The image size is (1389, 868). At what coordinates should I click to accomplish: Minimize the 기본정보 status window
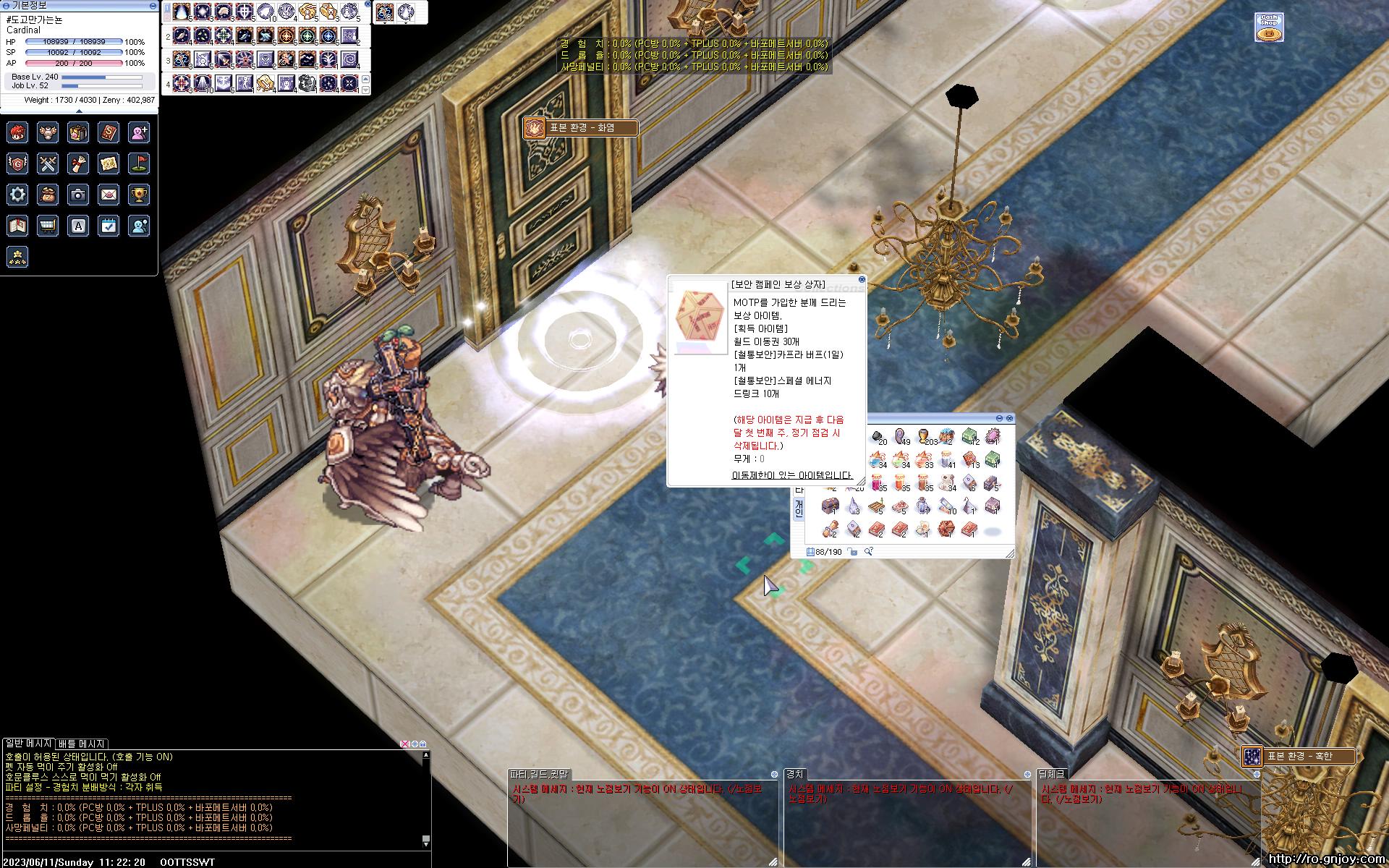pyautogui.click(x=152, y=5)
